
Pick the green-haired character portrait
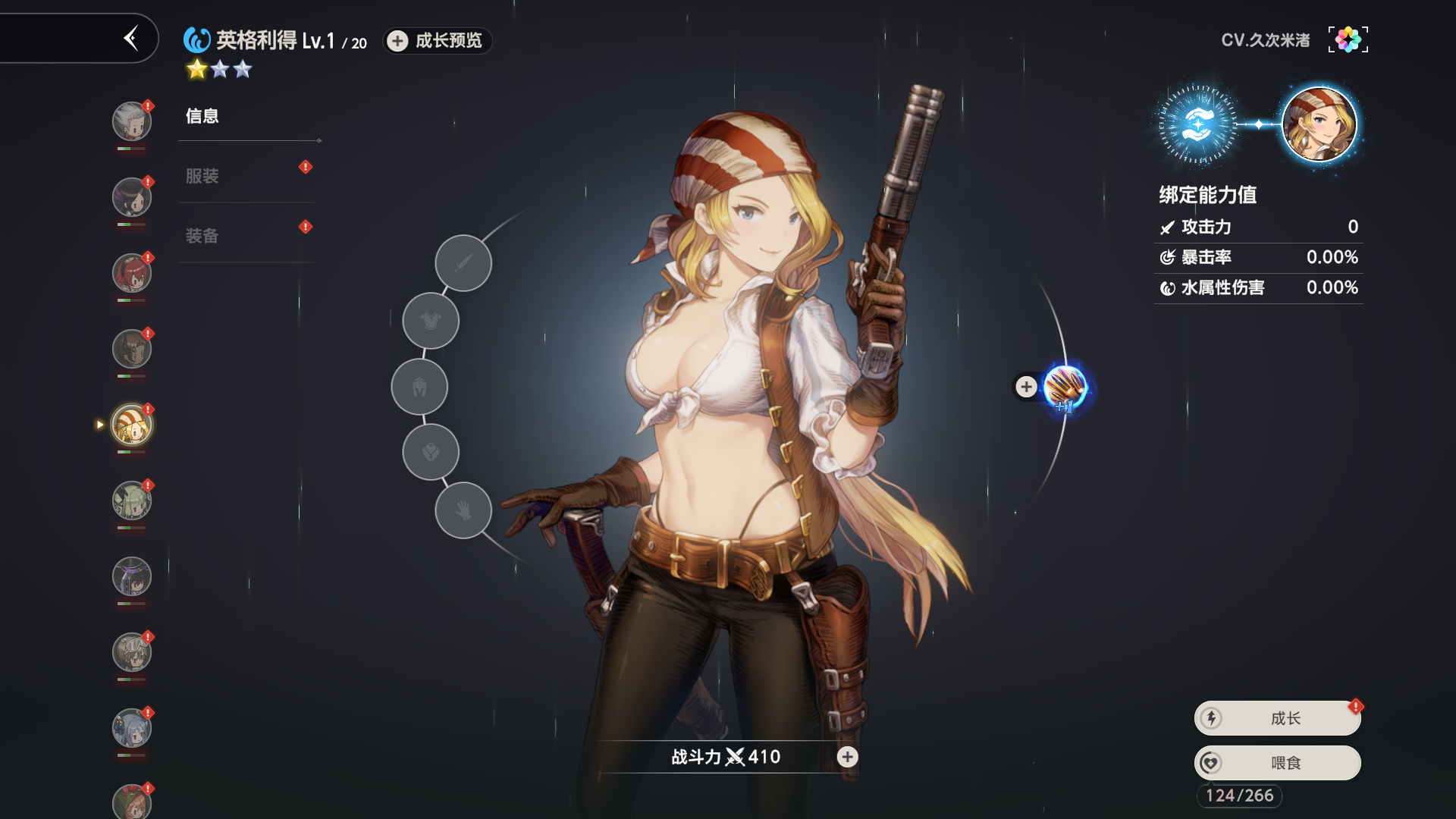132,500
